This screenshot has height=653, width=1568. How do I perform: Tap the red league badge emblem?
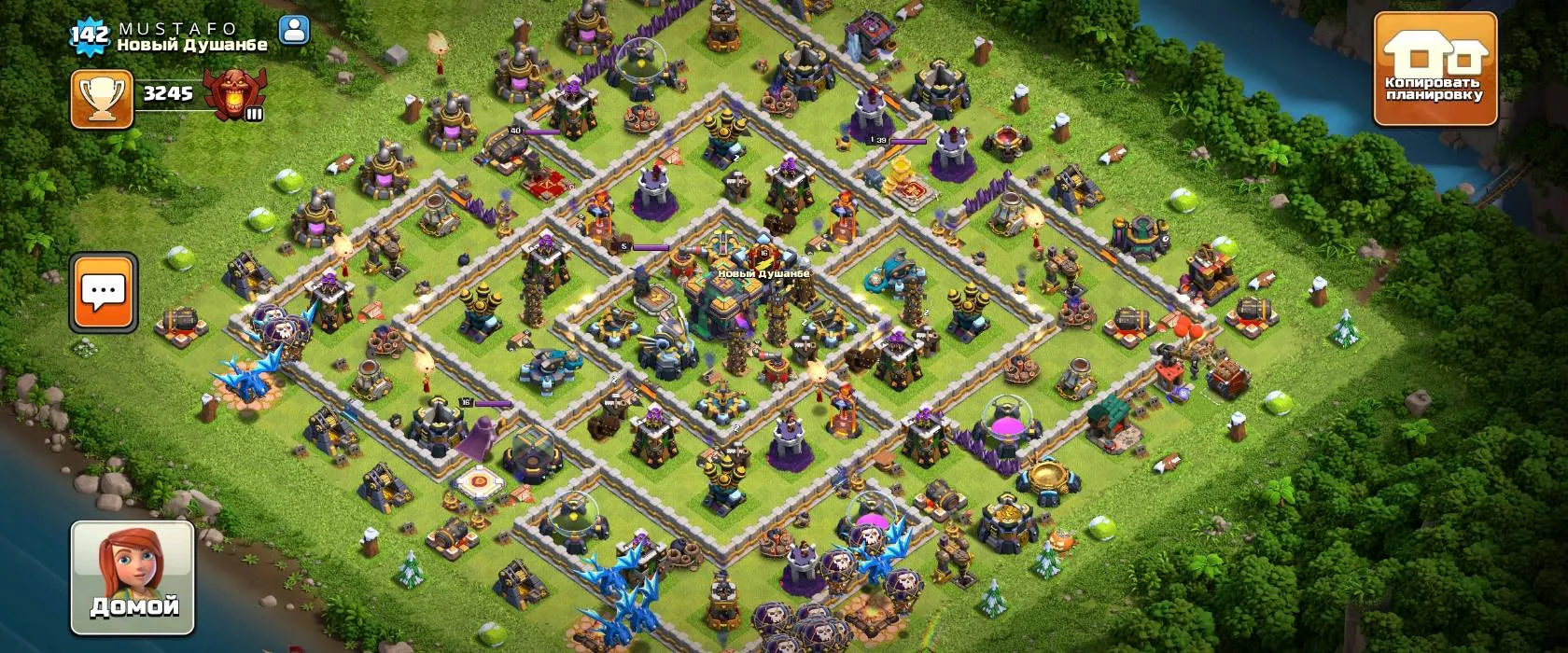[231, 94]
